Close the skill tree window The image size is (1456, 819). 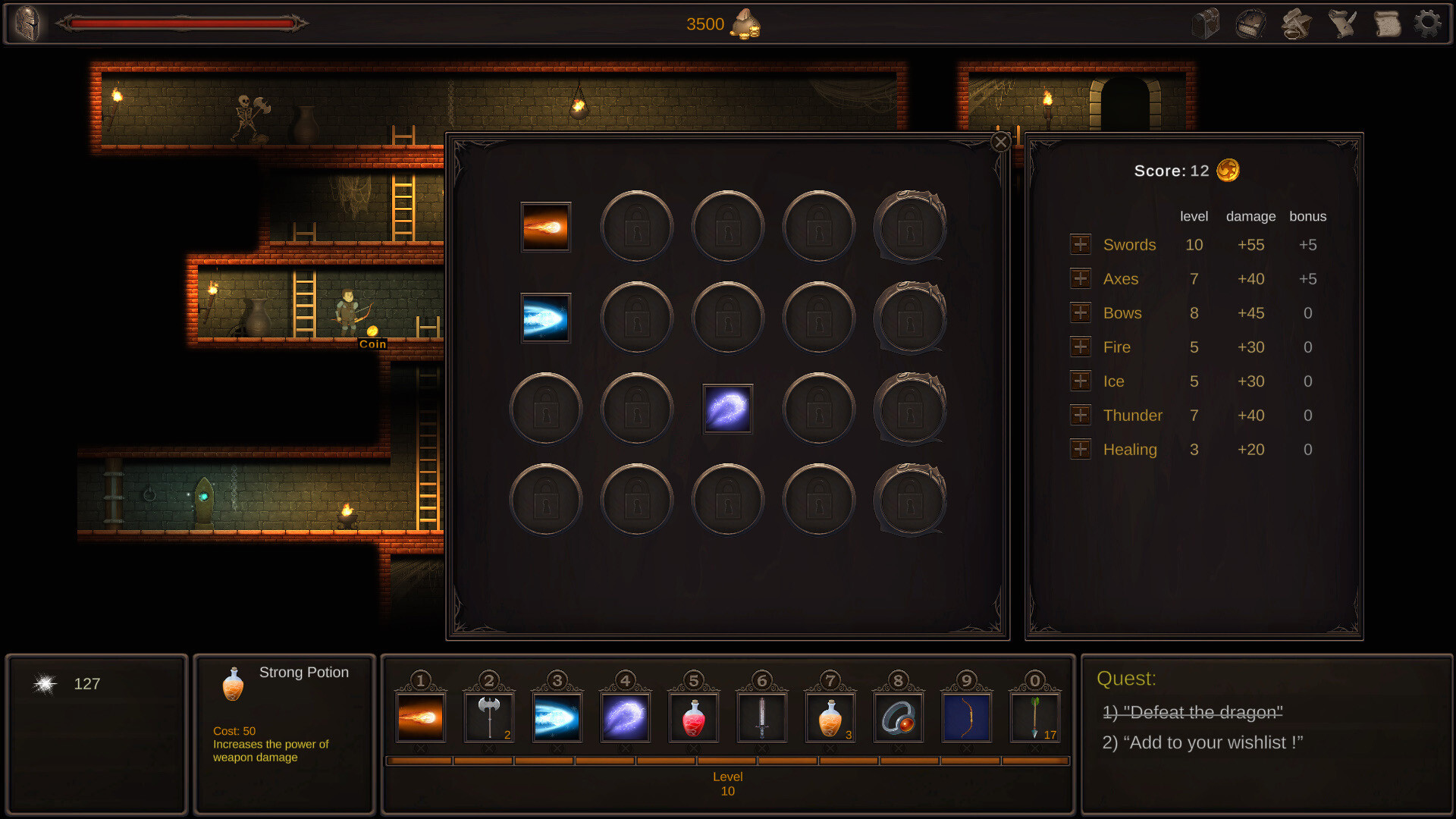coord(999,142)
